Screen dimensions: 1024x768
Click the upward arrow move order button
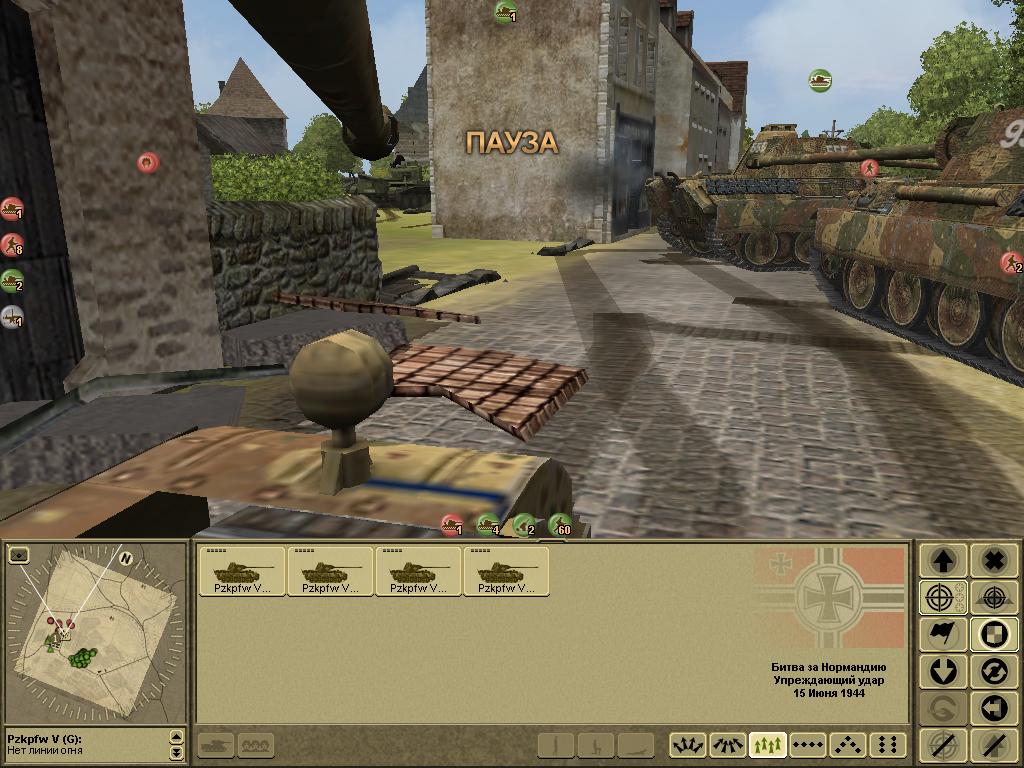(942, 560)
